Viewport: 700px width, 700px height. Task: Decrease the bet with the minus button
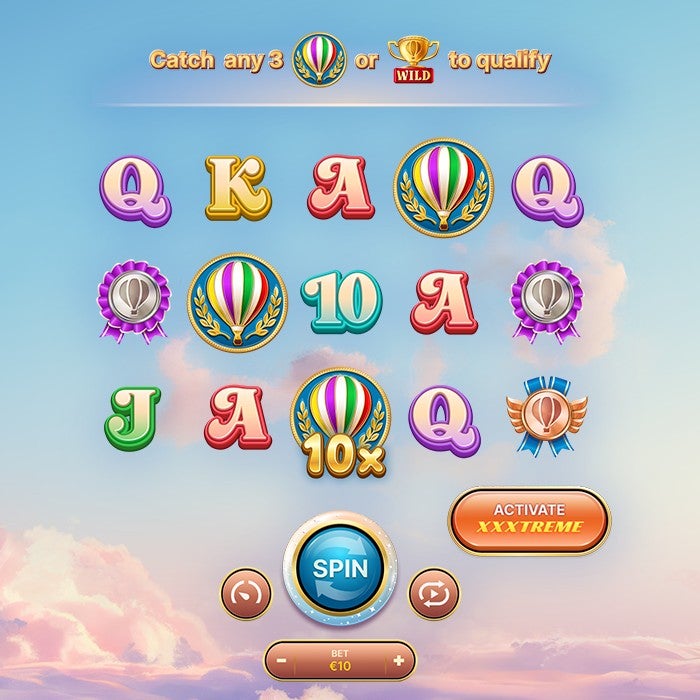coord(283,661)
